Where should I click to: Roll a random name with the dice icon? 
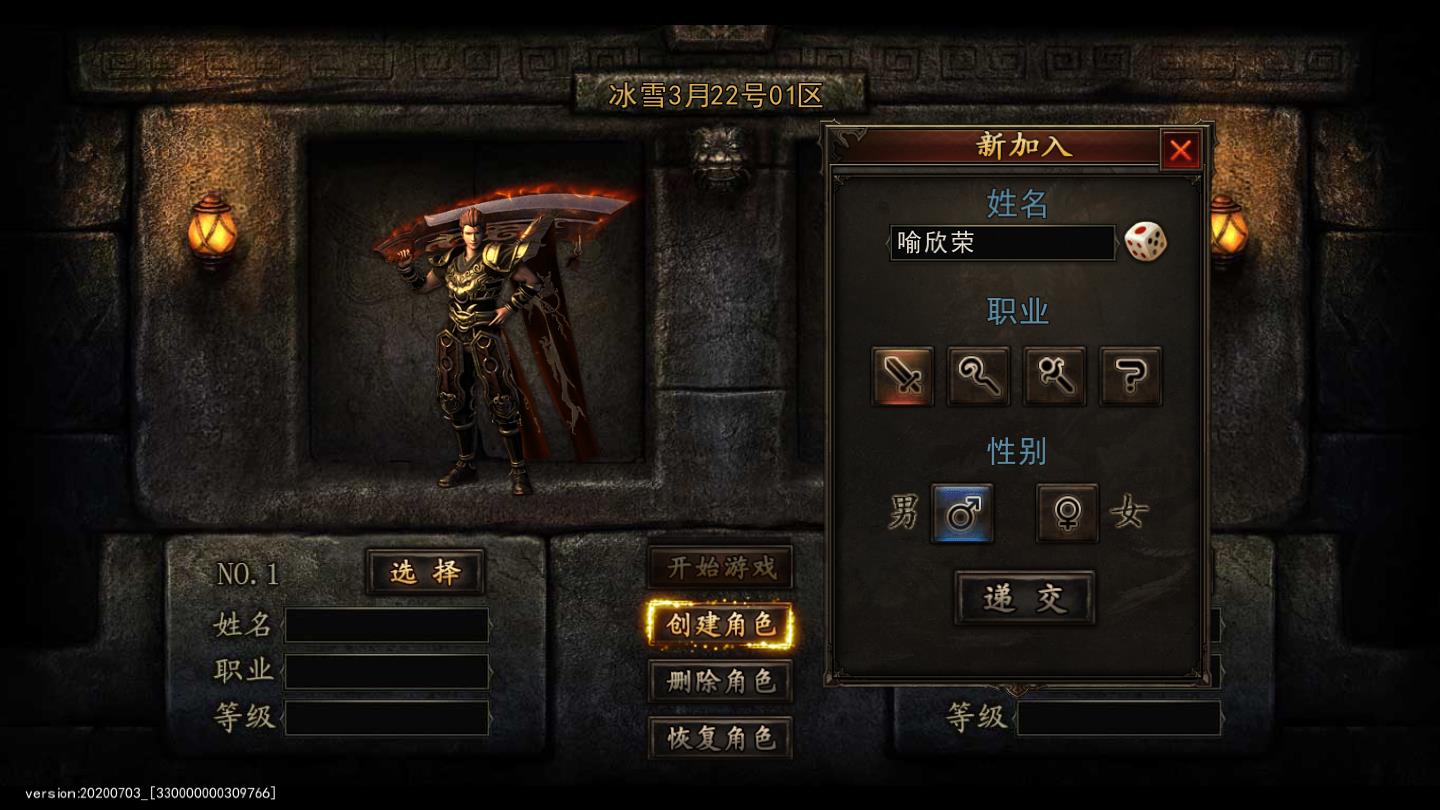pyautogui.click(x=1146, y=240)
